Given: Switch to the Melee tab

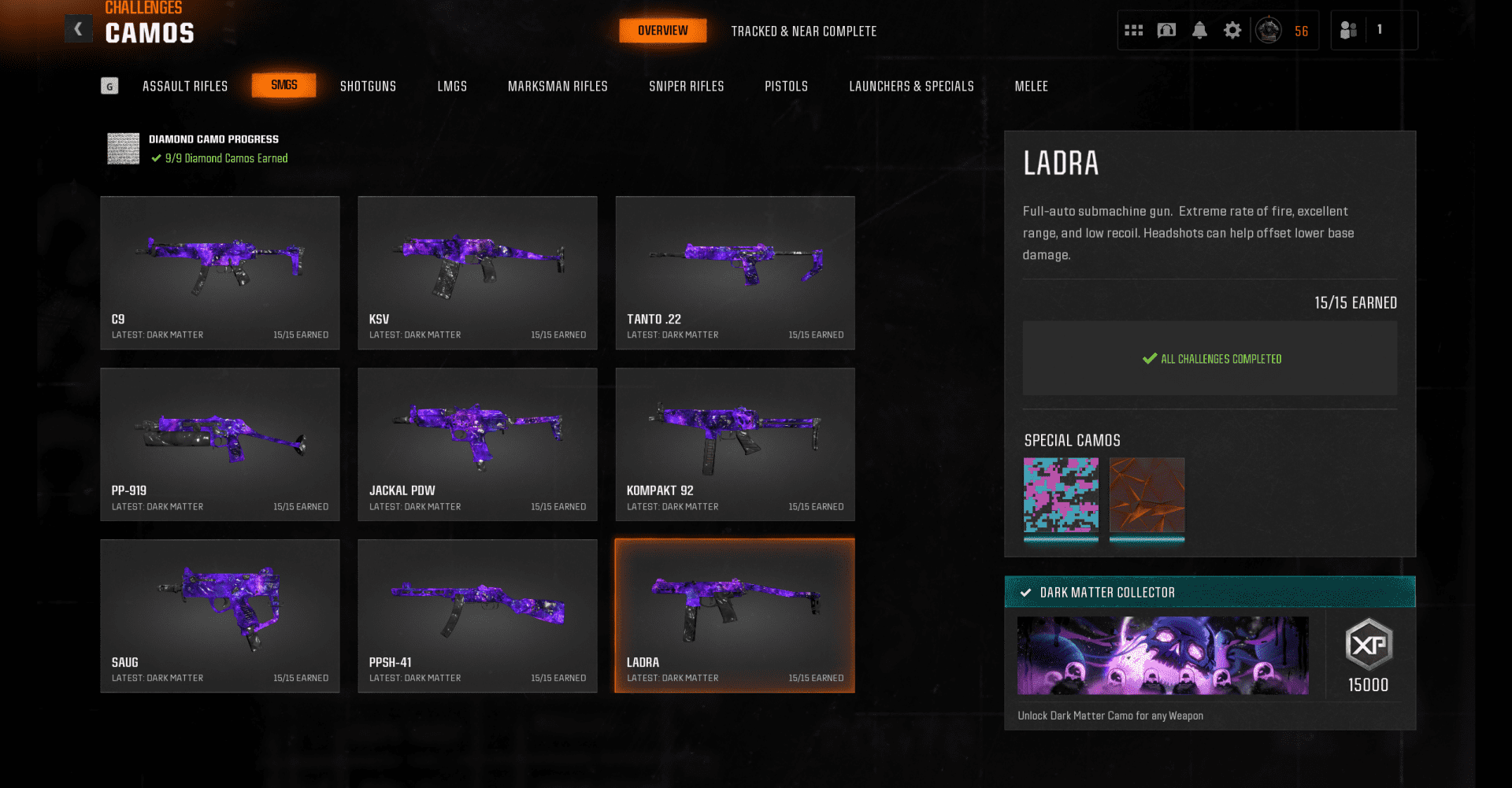Looking at the screenshot, I should (x=1031, y=87).
